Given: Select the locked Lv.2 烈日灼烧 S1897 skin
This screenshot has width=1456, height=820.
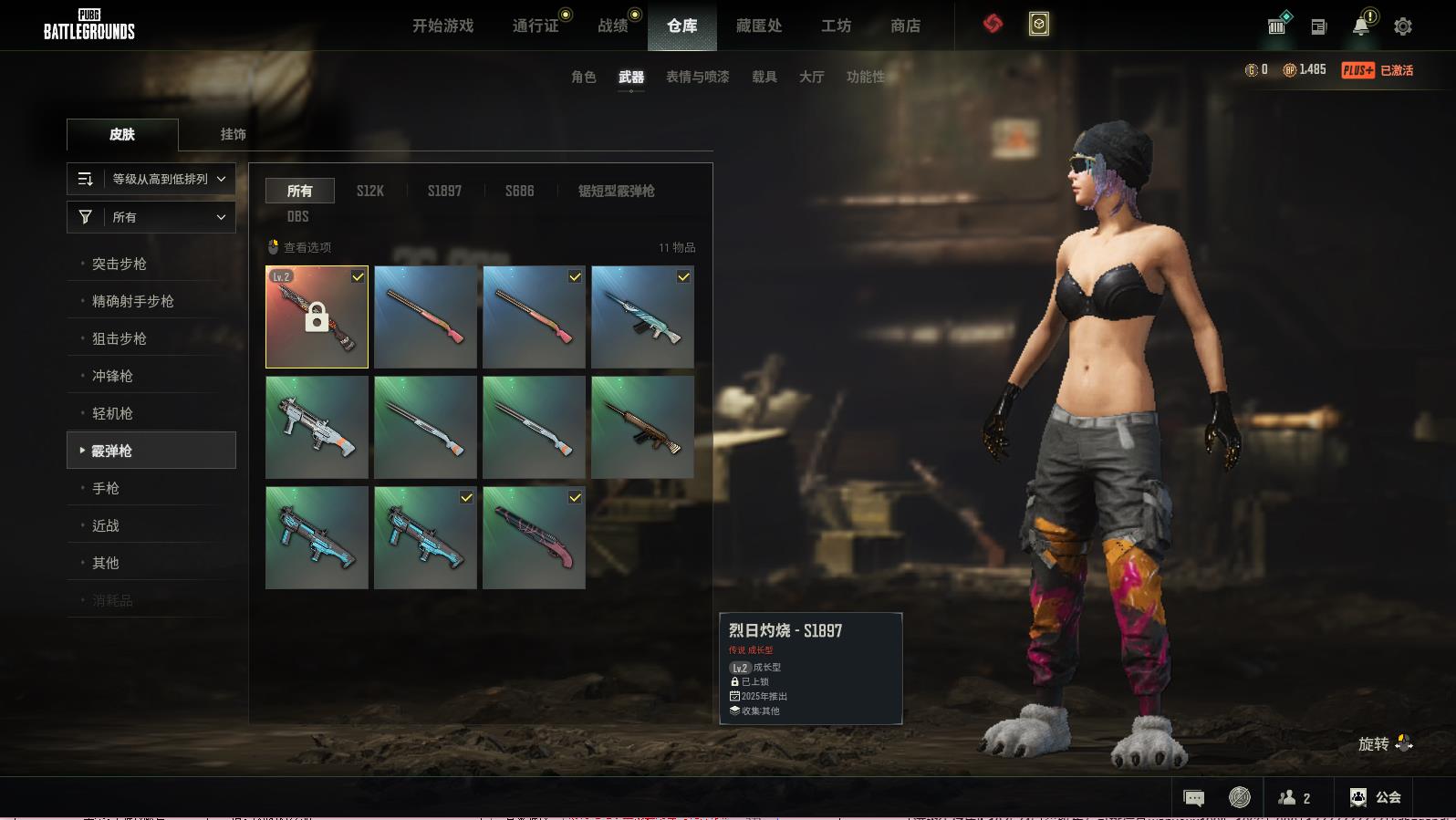Looking at the screenshot, I should [317, 317].
